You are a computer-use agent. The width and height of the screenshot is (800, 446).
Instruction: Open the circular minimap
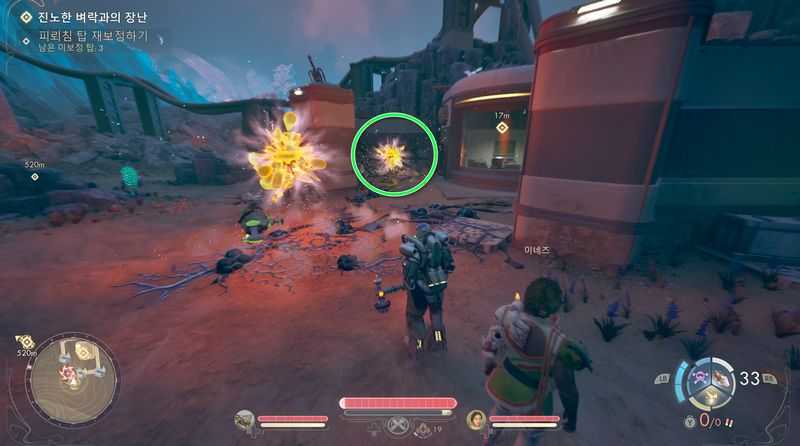(72, 380)
